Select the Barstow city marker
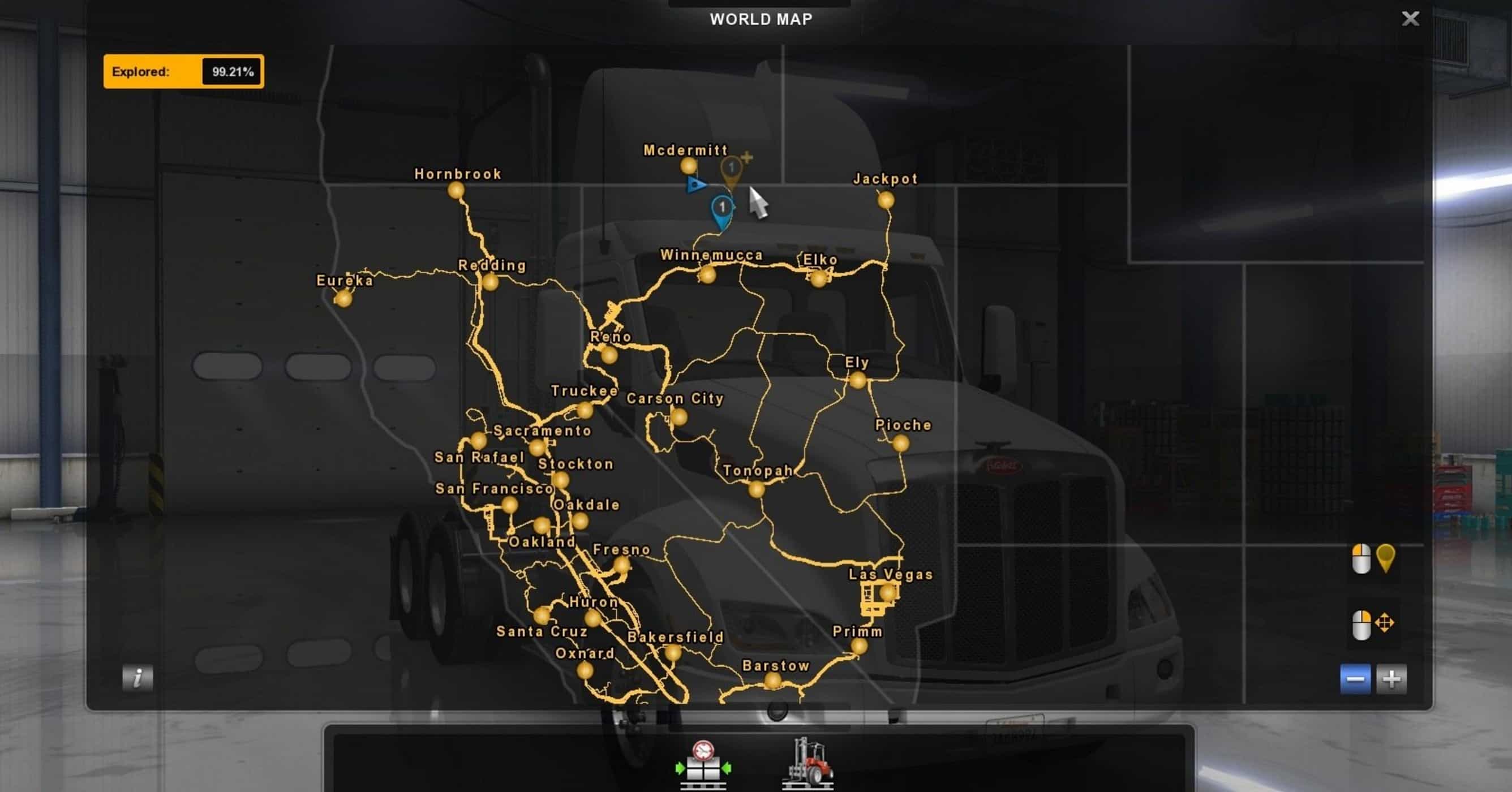The width and height of the screenshot is (1512, 792). pyautogui.click(x=772, y=681)
